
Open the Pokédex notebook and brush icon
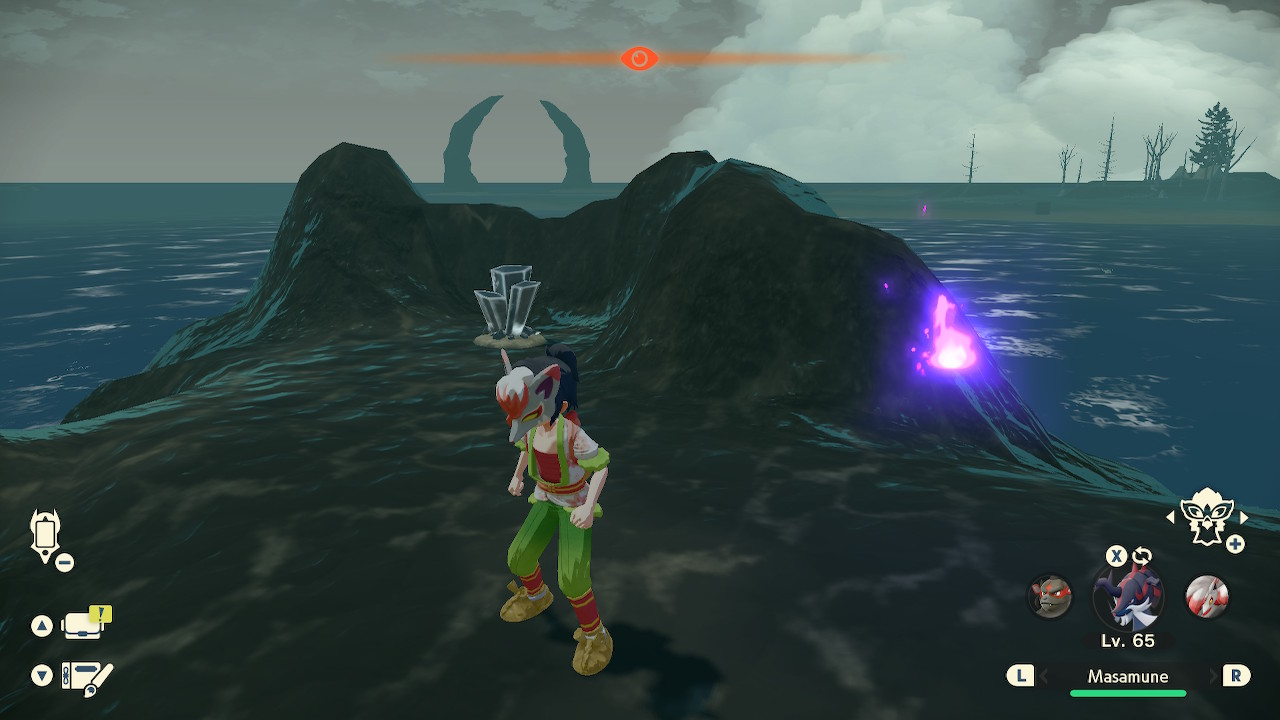tap(86, 678)
